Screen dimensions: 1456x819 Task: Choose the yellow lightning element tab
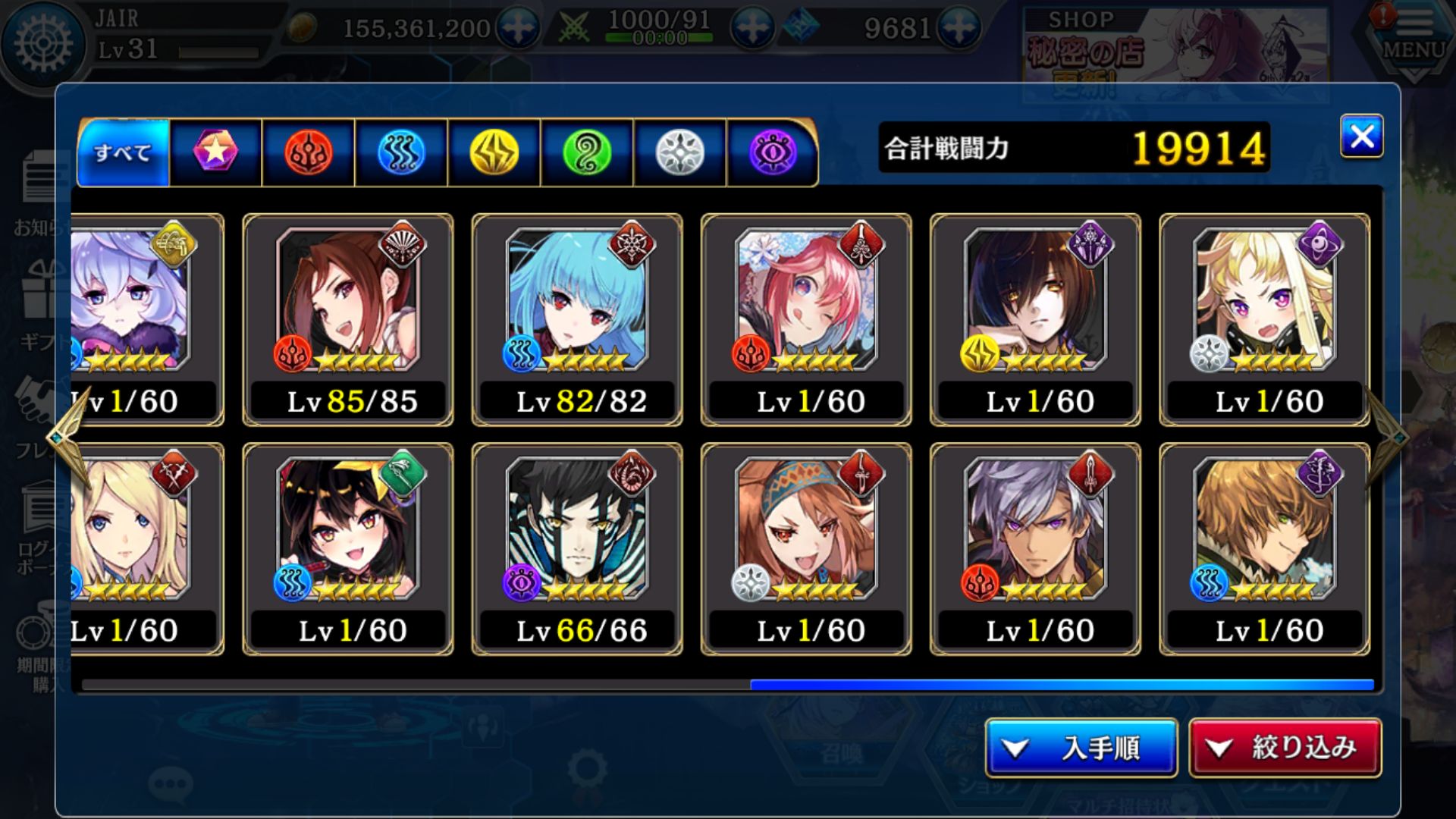pos(494,152)
